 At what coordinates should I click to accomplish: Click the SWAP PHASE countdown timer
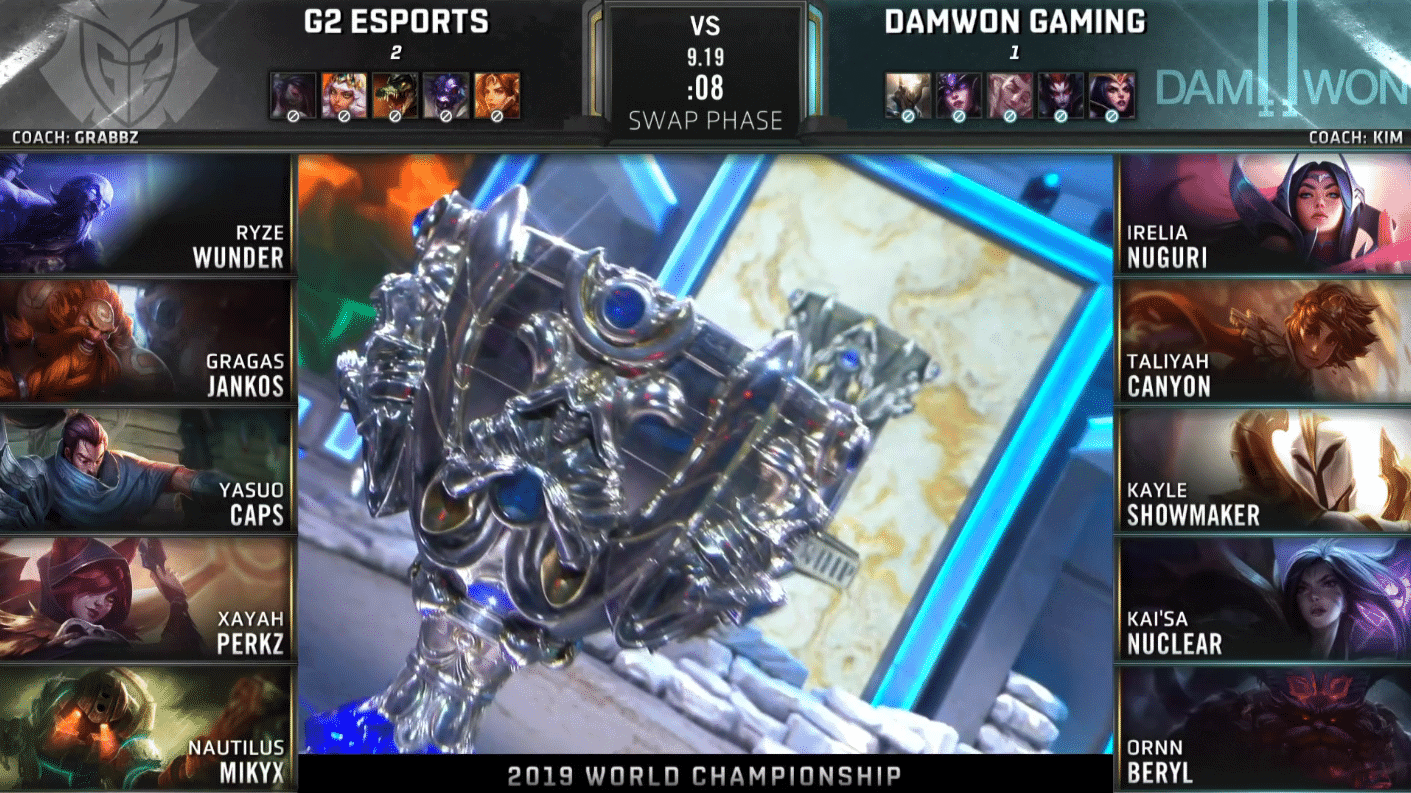(705, 90)
